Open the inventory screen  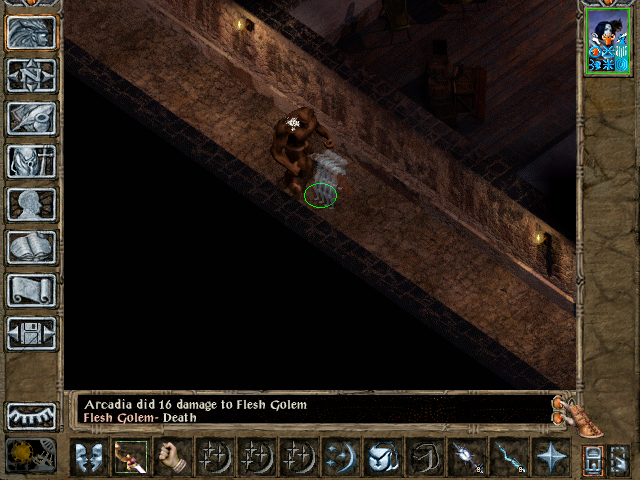point(31,161)
